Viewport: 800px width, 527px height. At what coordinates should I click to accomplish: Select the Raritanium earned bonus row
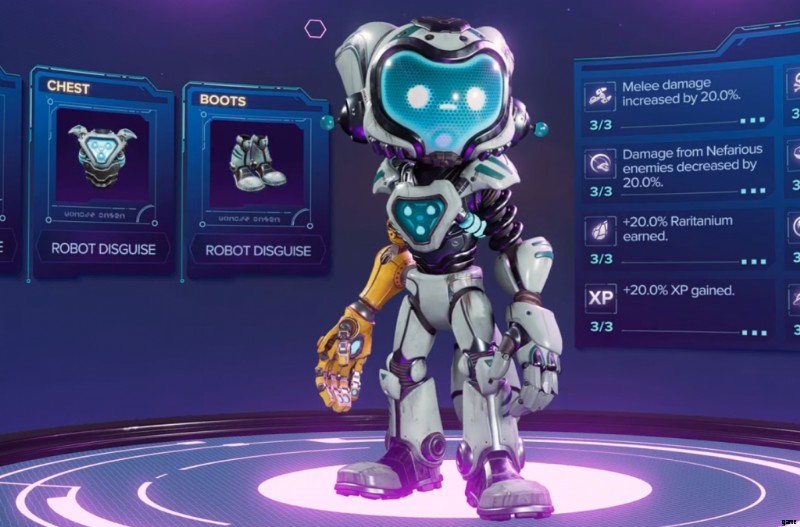click(678, 239)
